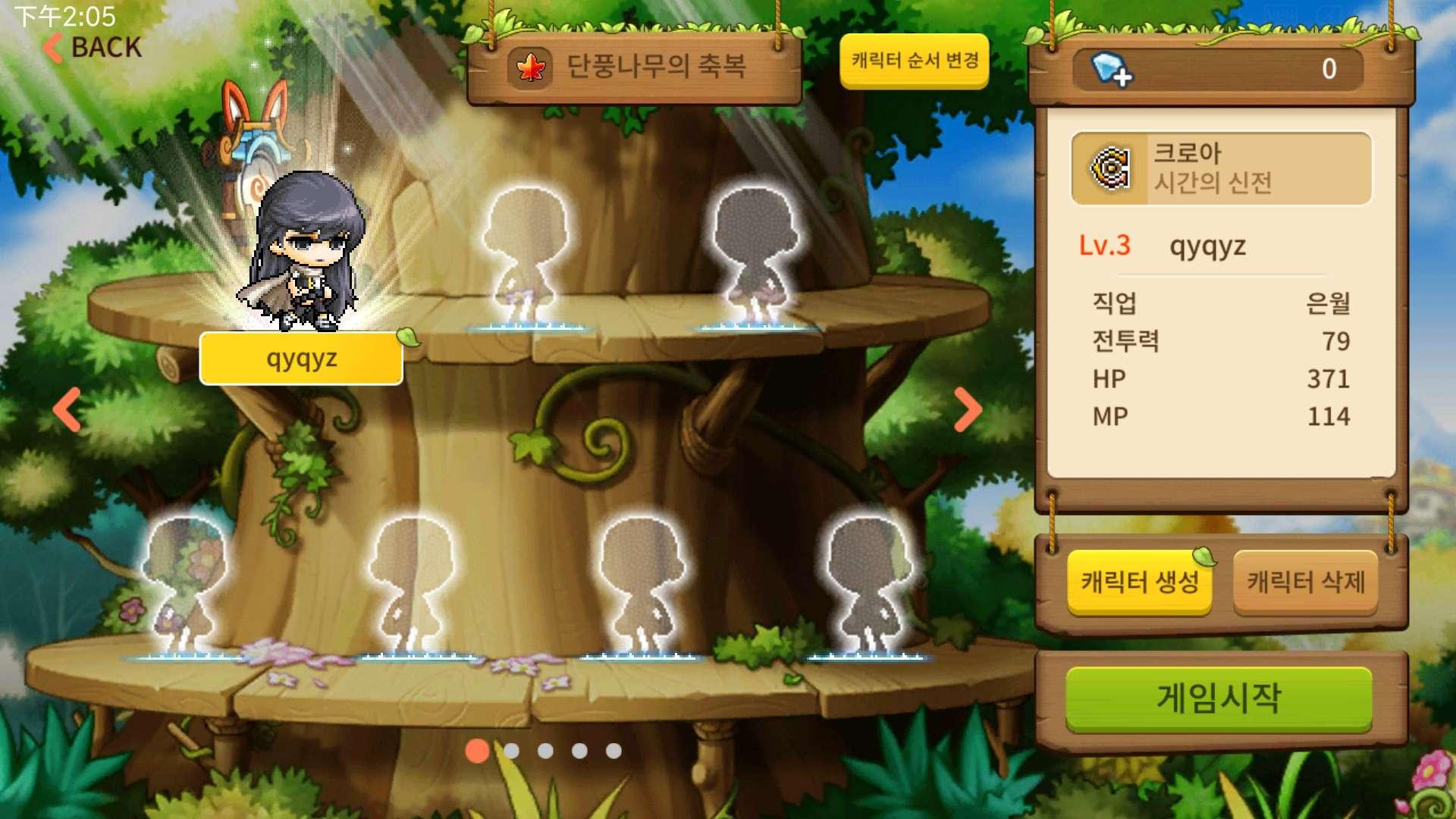1456x819 pixels.
Task: Tap the back arrow chevron icon
Action: [x=50, y=47]
